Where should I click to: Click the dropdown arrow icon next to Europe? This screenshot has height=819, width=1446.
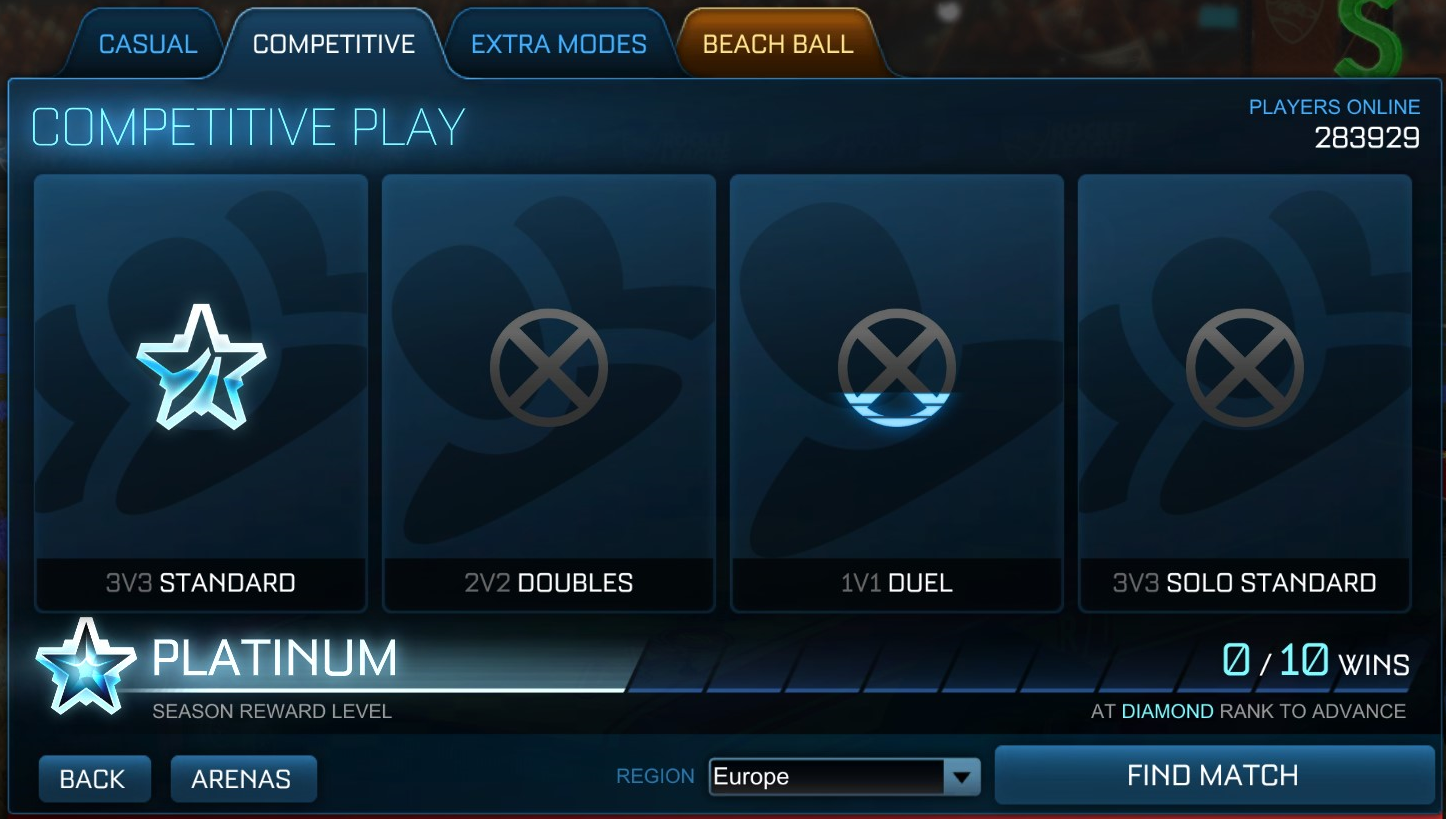coord(961,775)
